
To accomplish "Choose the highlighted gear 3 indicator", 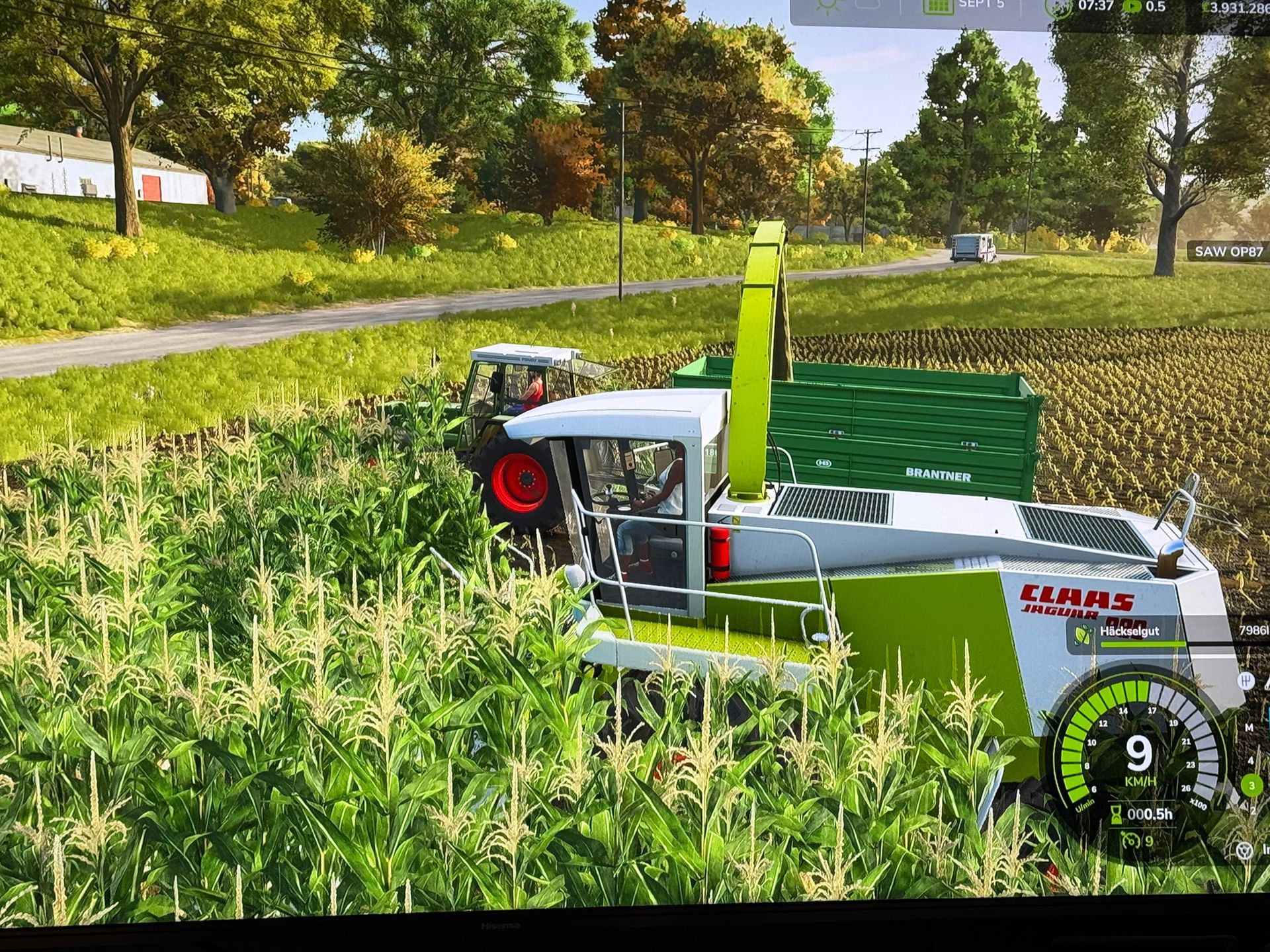I will (x=1251, y=785).
